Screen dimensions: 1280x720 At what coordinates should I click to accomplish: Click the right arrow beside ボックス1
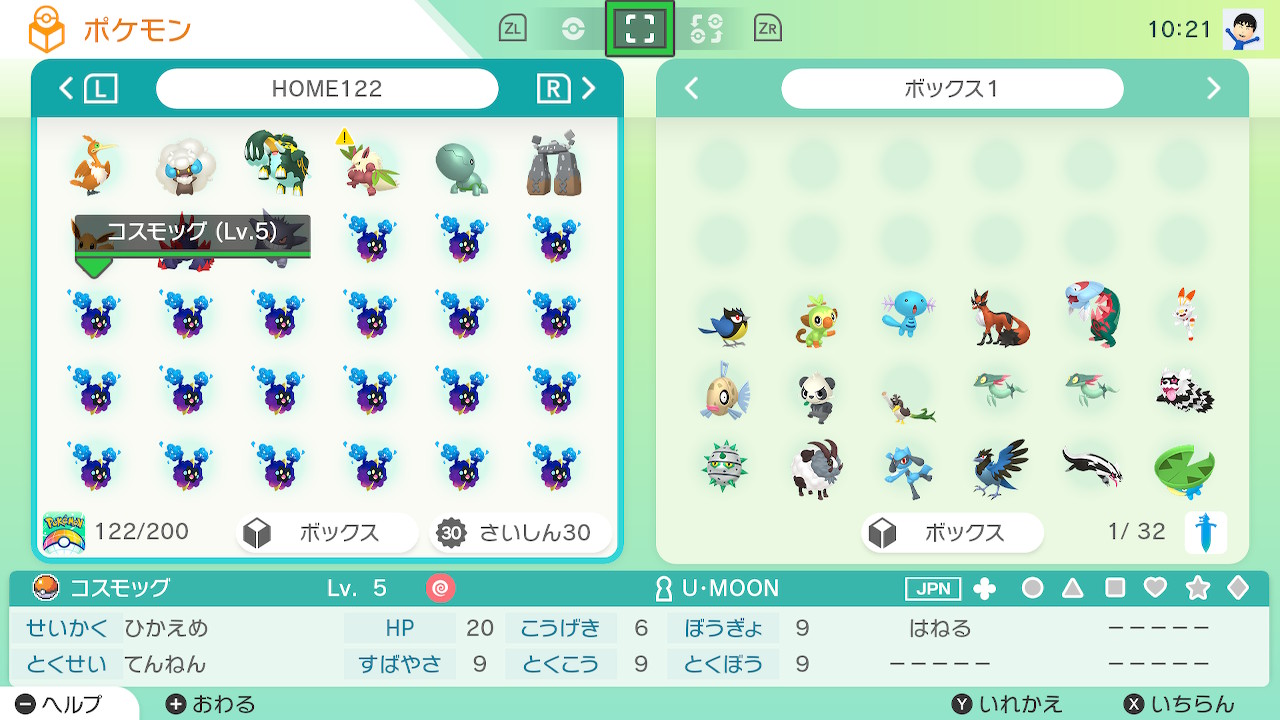(1213, 88)
